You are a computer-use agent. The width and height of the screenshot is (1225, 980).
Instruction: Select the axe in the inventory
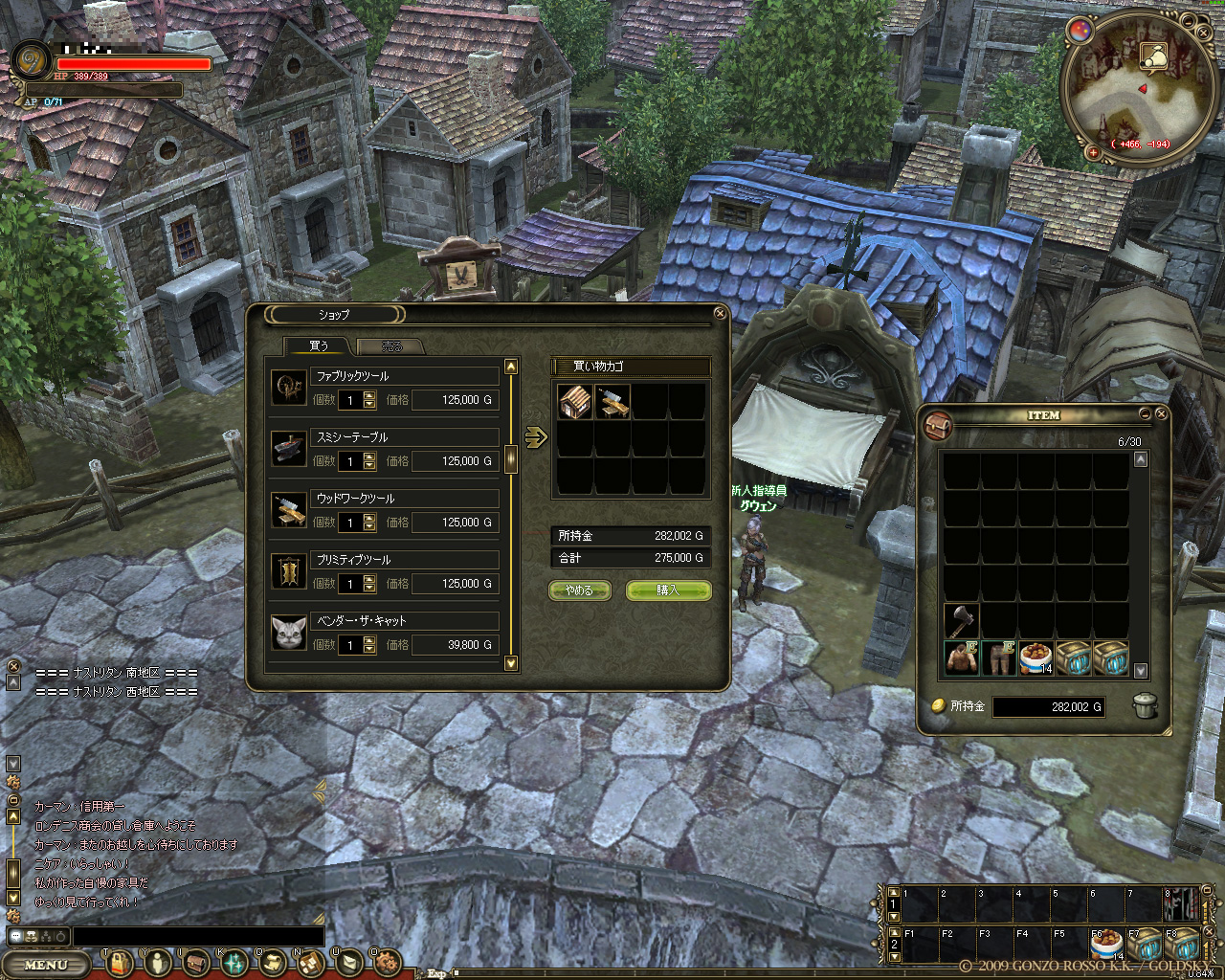pos(961,620)
